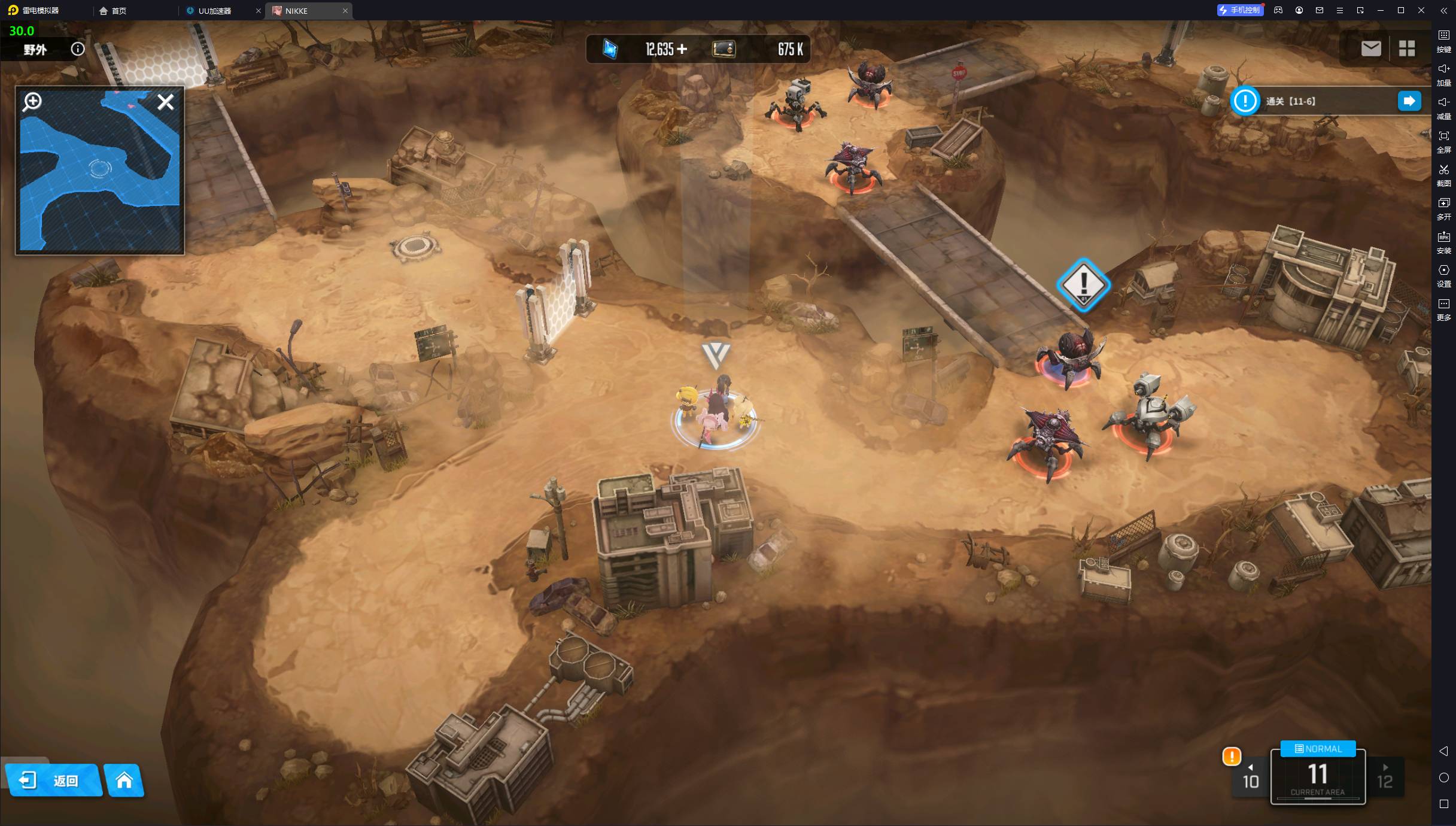
Task: Open emulator 设置 settings in sidebar
Action: (1443, 275)
